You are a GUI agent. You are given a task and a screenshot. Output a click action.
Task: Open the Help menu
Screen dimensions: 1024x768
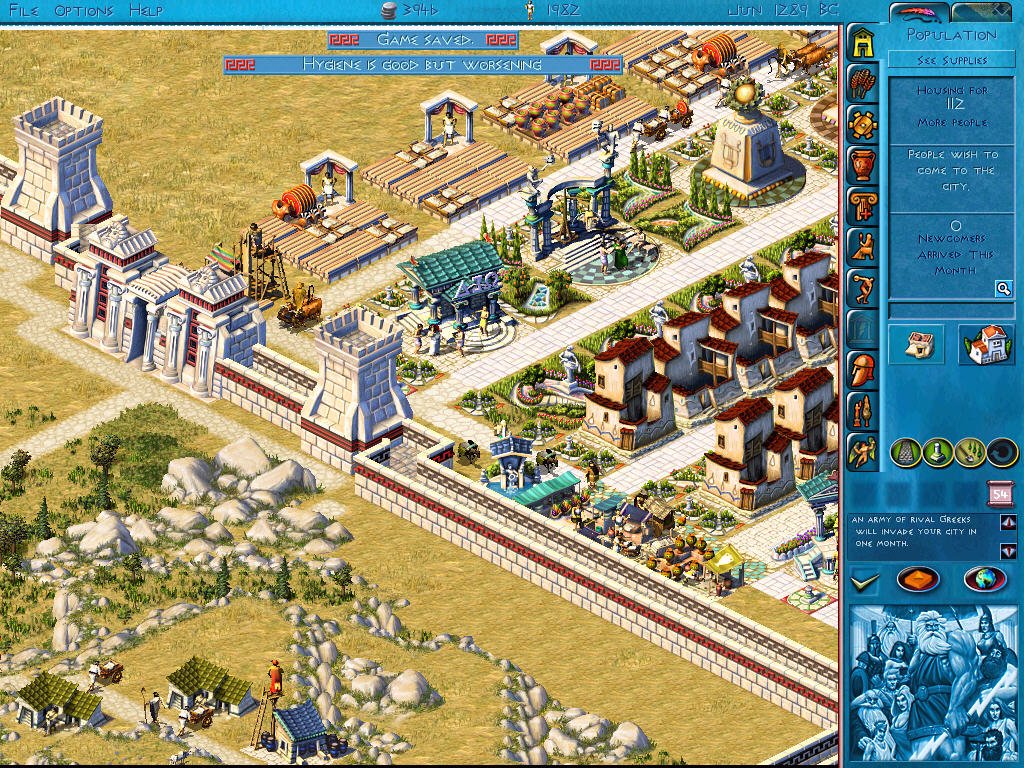(146, 11)
